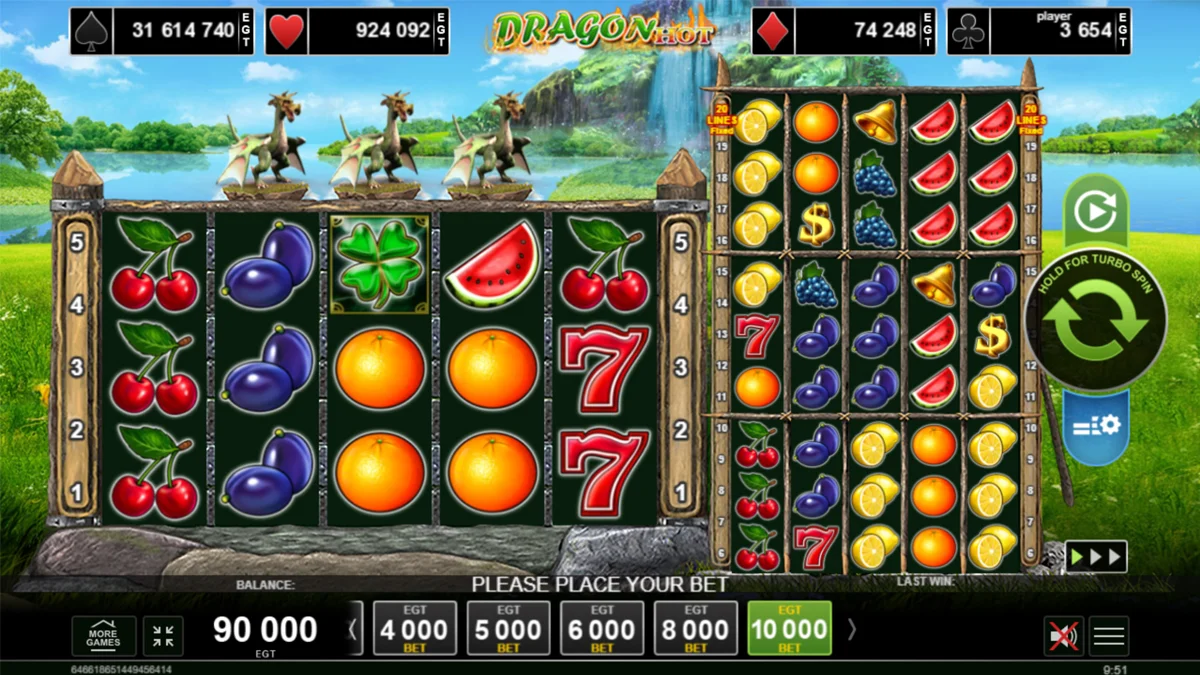This screenshot has height=675, width=1200.
Task: Open the spade jackpot panel
Action: click(x=162, y=31)
